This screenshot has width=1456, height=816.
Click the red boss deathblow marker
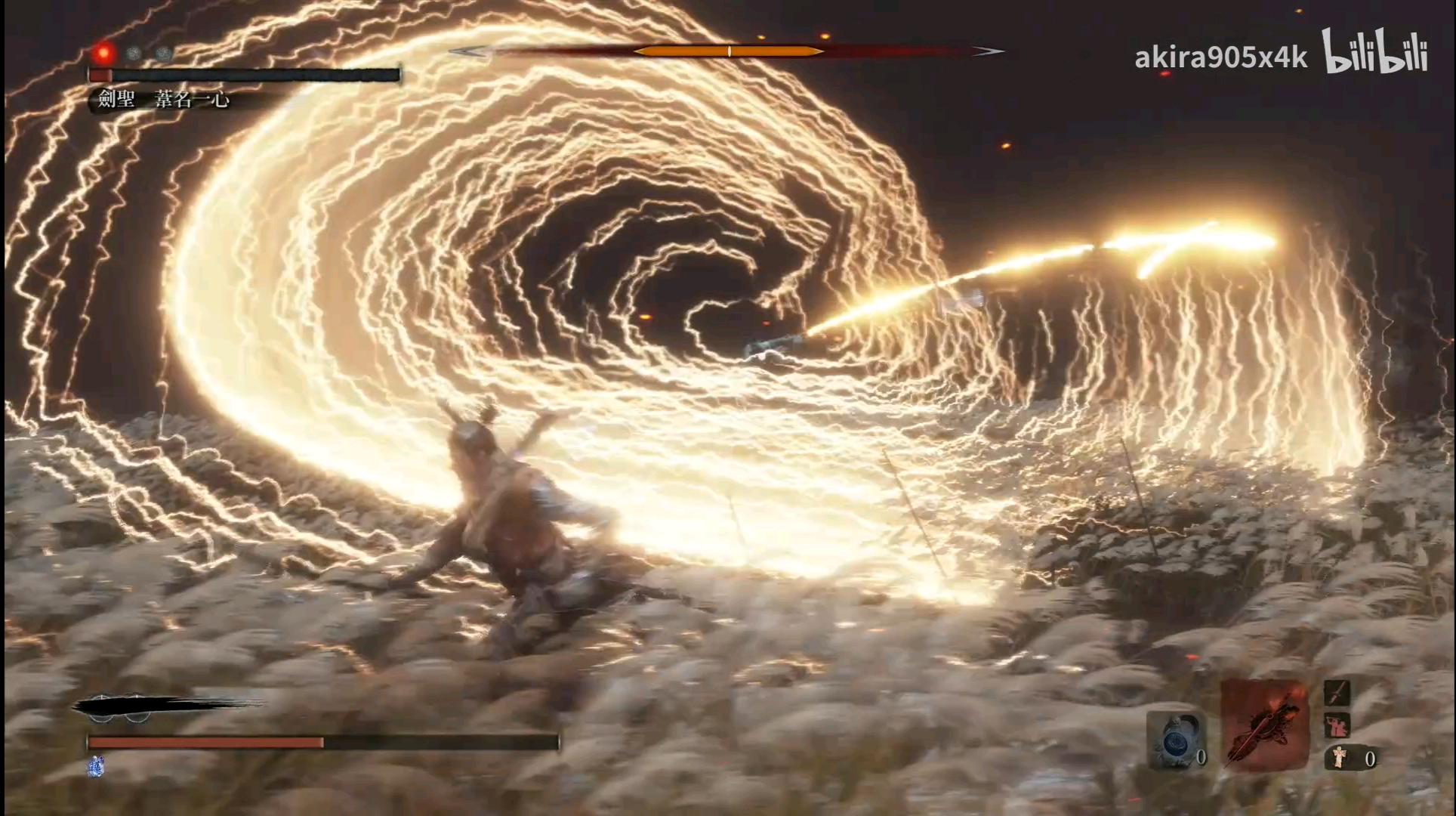coord(103,53)
